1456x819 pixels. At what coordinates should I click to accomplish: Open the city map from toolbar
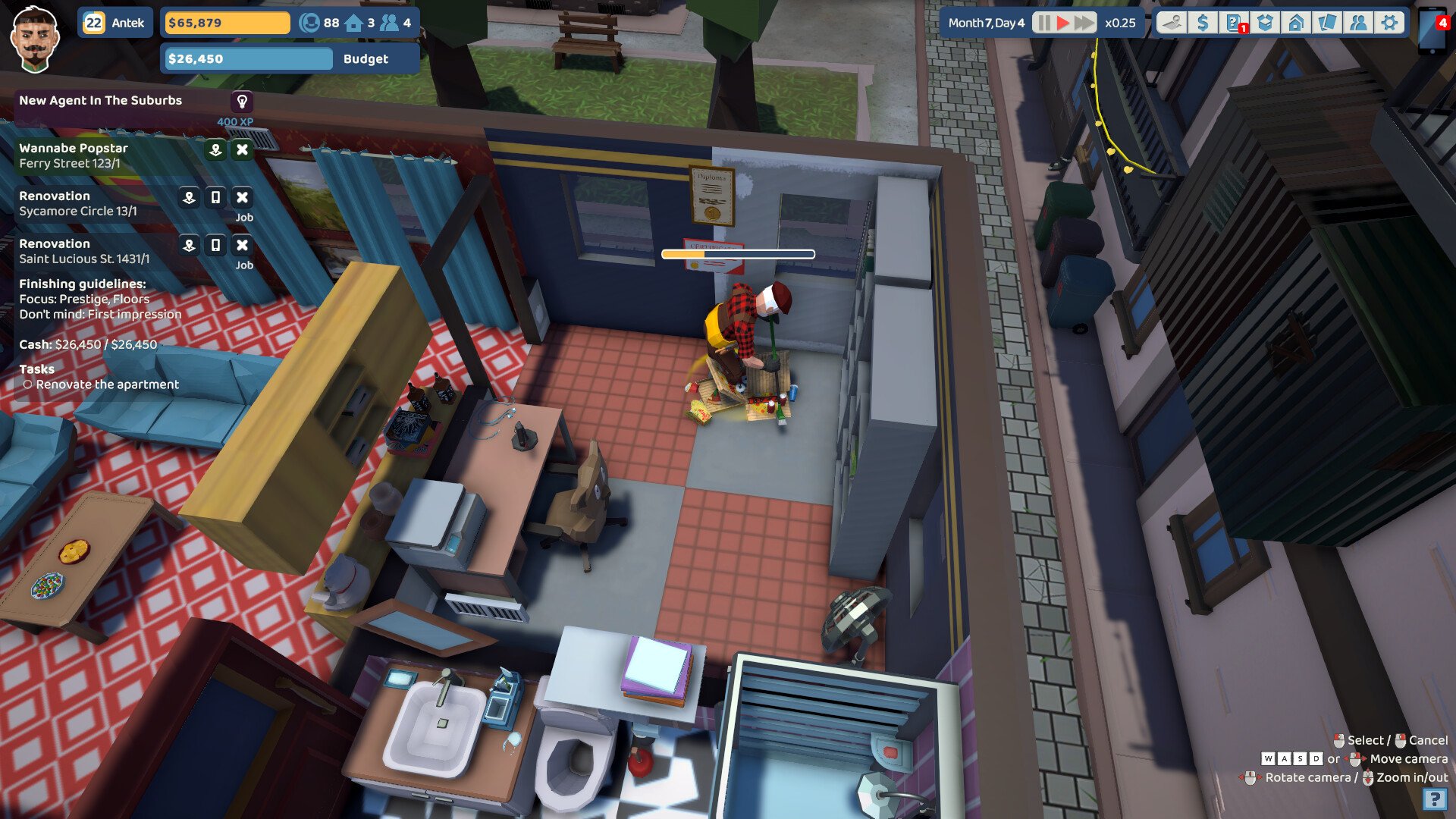pyautogui.click(x=1172, y=23)
